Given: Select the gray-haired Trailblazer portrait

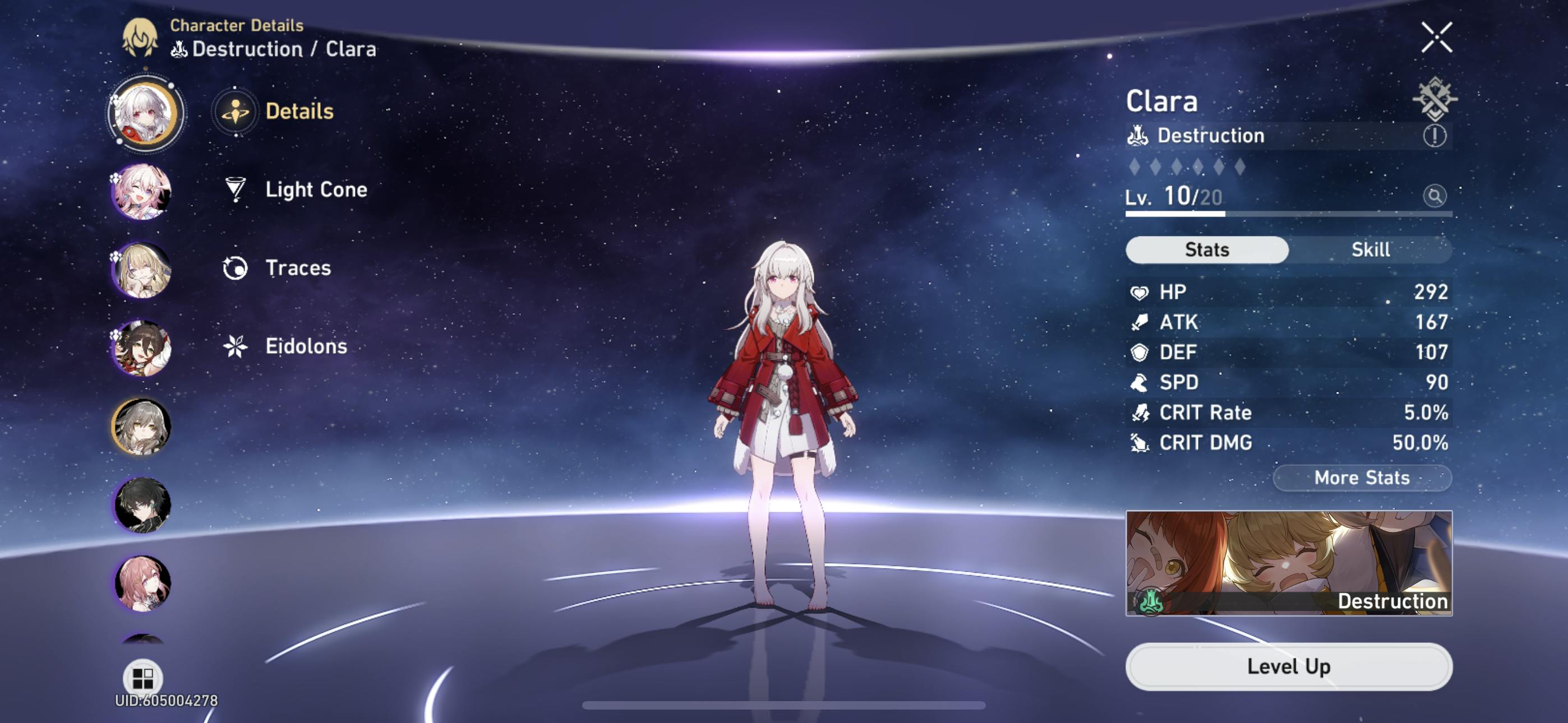Looking at the screenshot, I should tap(142, 427).
